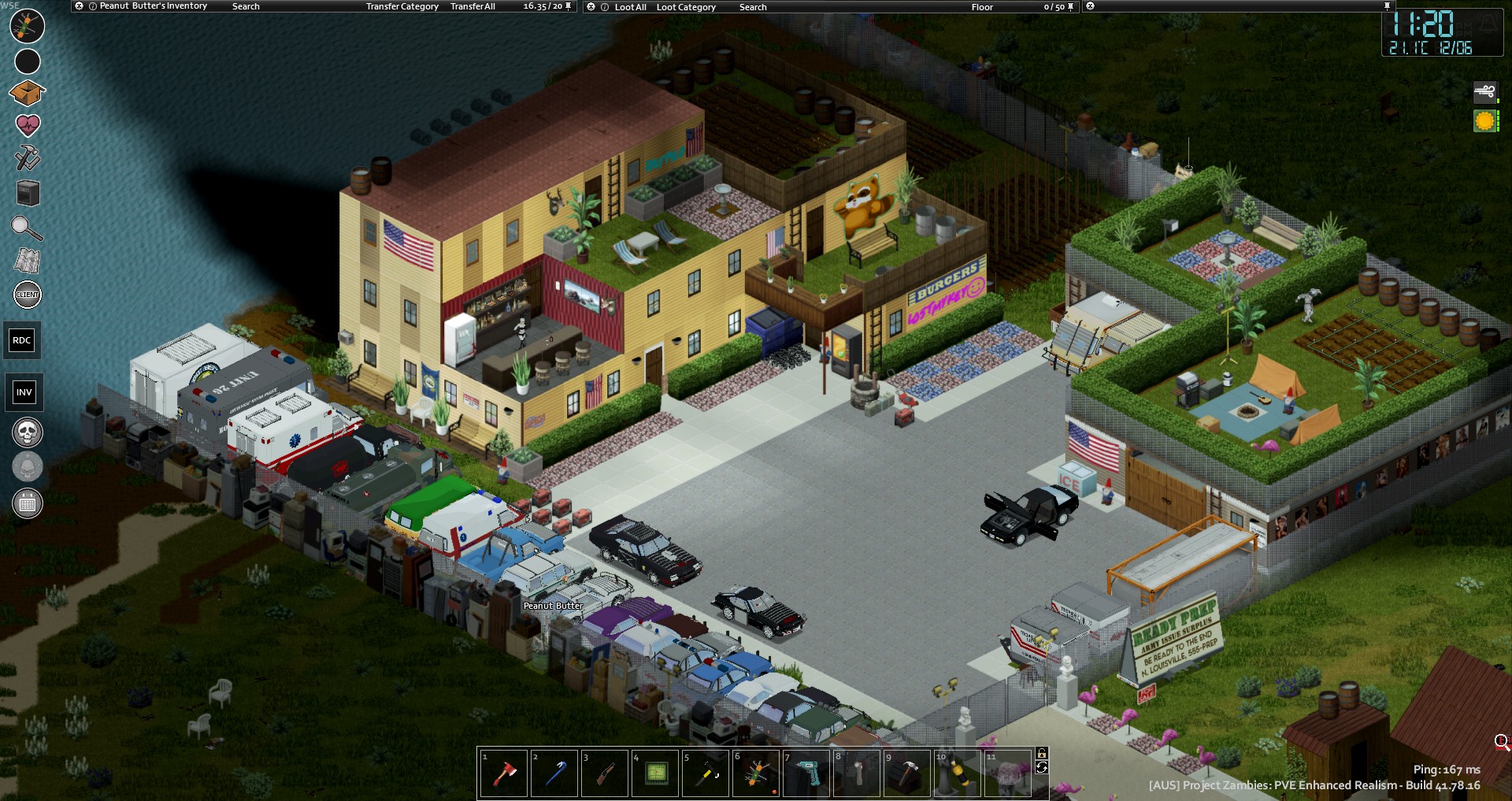Viewport: 1512px width, 801px height.
Task: Lock the hotbar using the padlock icon
Action: [1042, 753]
